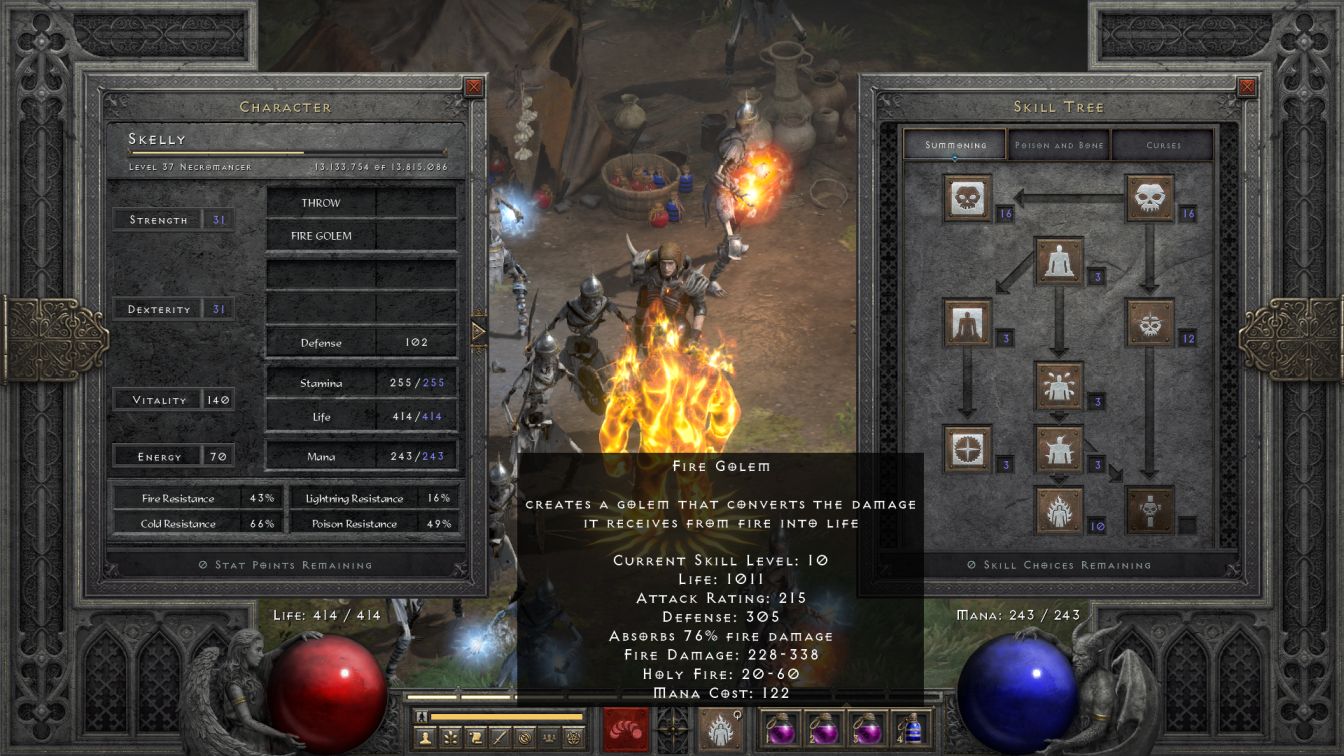The height and width of the screenshot is (756, 1344).
Task: Open the Curses skill tab
Action: click(1163, 145)
